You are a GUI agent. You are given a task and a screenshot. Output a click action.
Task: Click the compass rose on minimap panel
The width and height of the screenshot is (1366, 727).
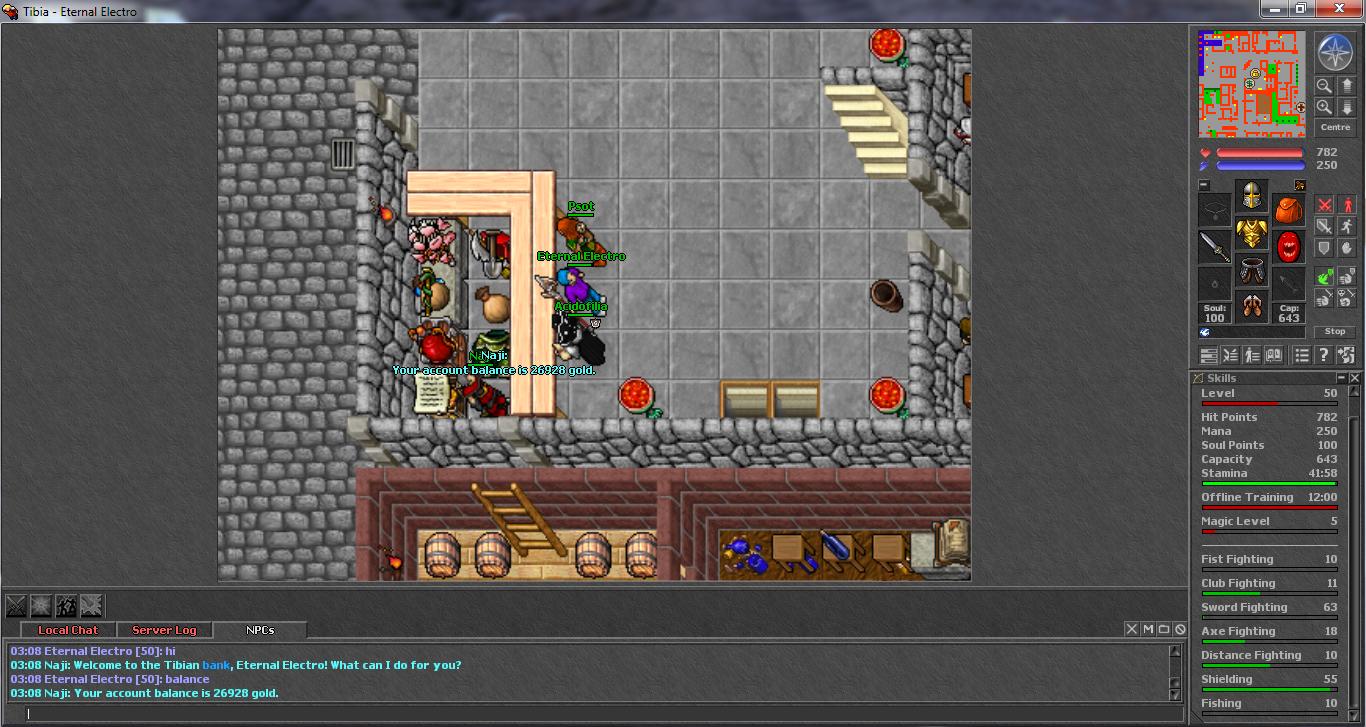click(1335, 52)
